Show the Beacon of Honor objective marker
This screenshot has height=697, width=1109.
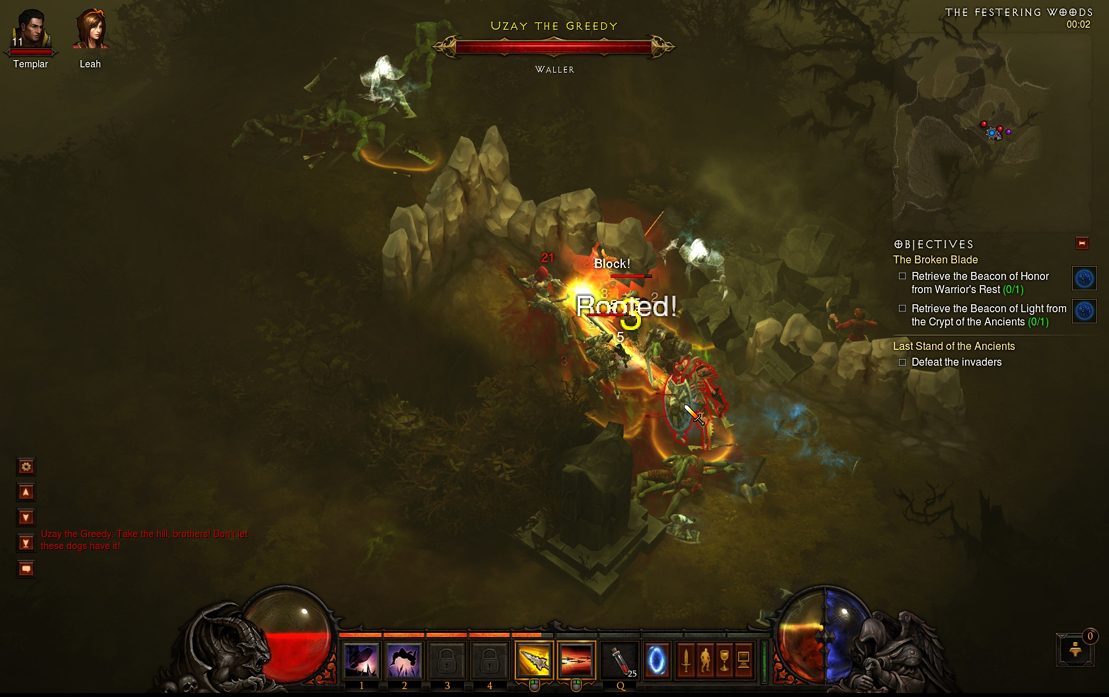(1084, 278)
